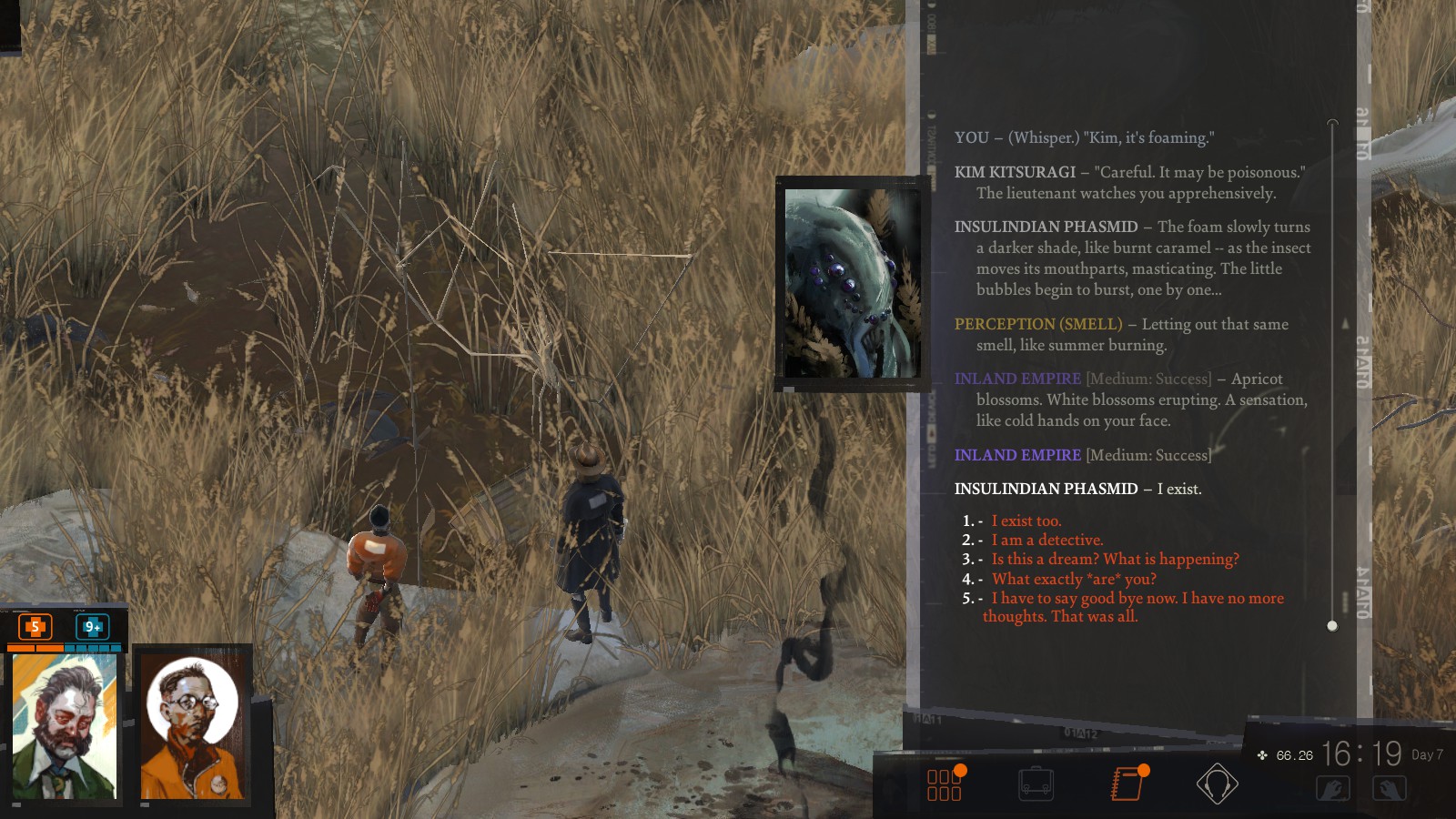Ask "Is this a dream? What is happening?"

[x=1115, y=559]
